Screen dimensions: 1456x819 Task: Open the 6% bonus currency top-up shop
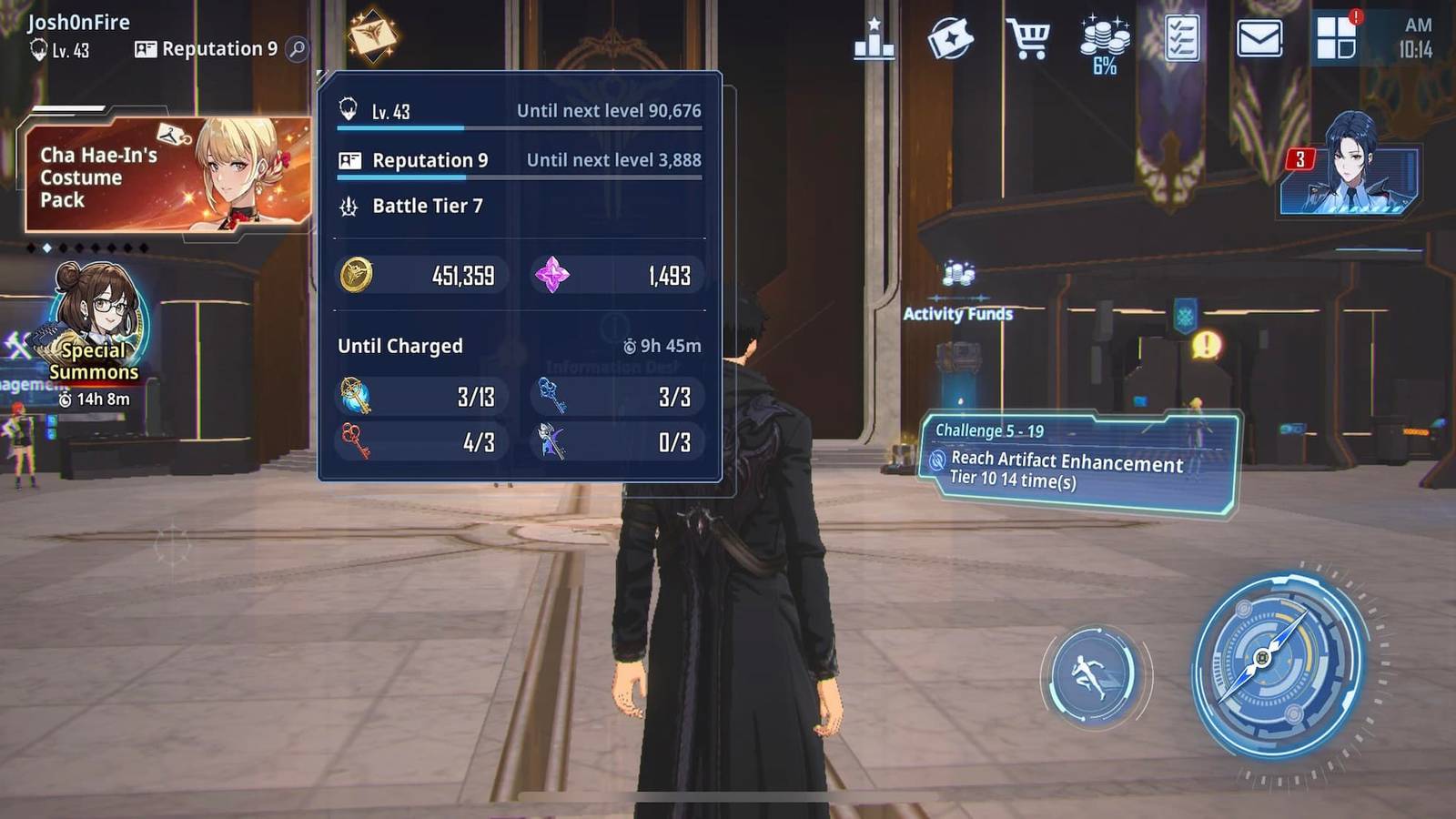(x=1103, y=38)
